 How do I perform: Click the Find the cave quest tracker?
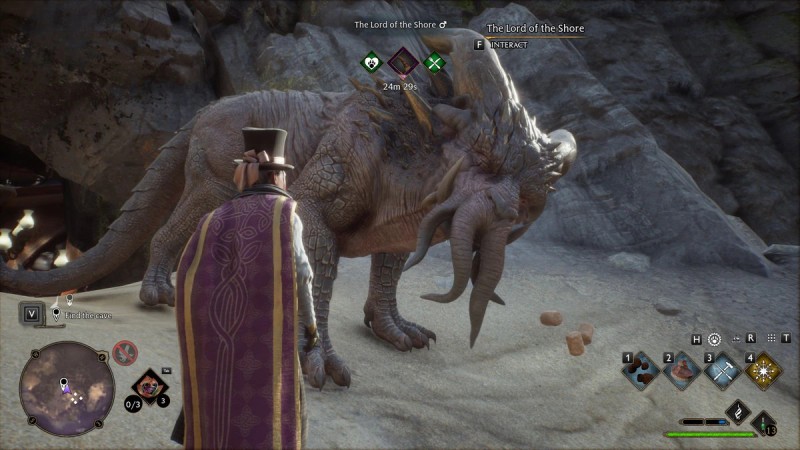[x=88, y=314]
